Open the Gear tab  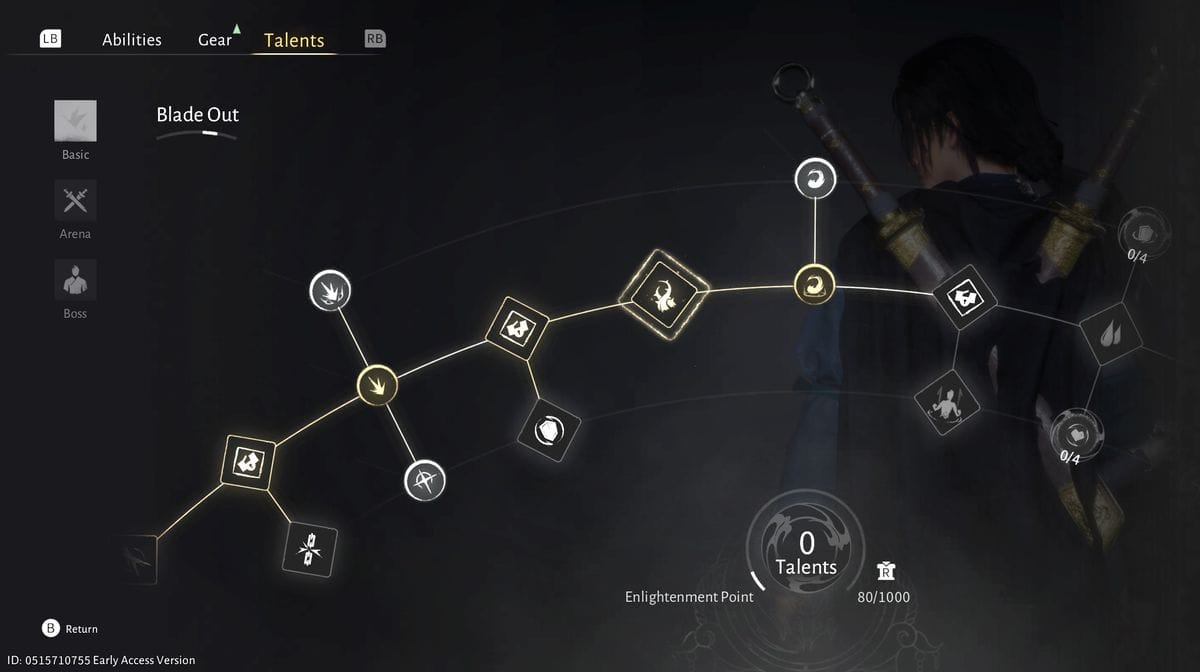(x=214, y=40)
